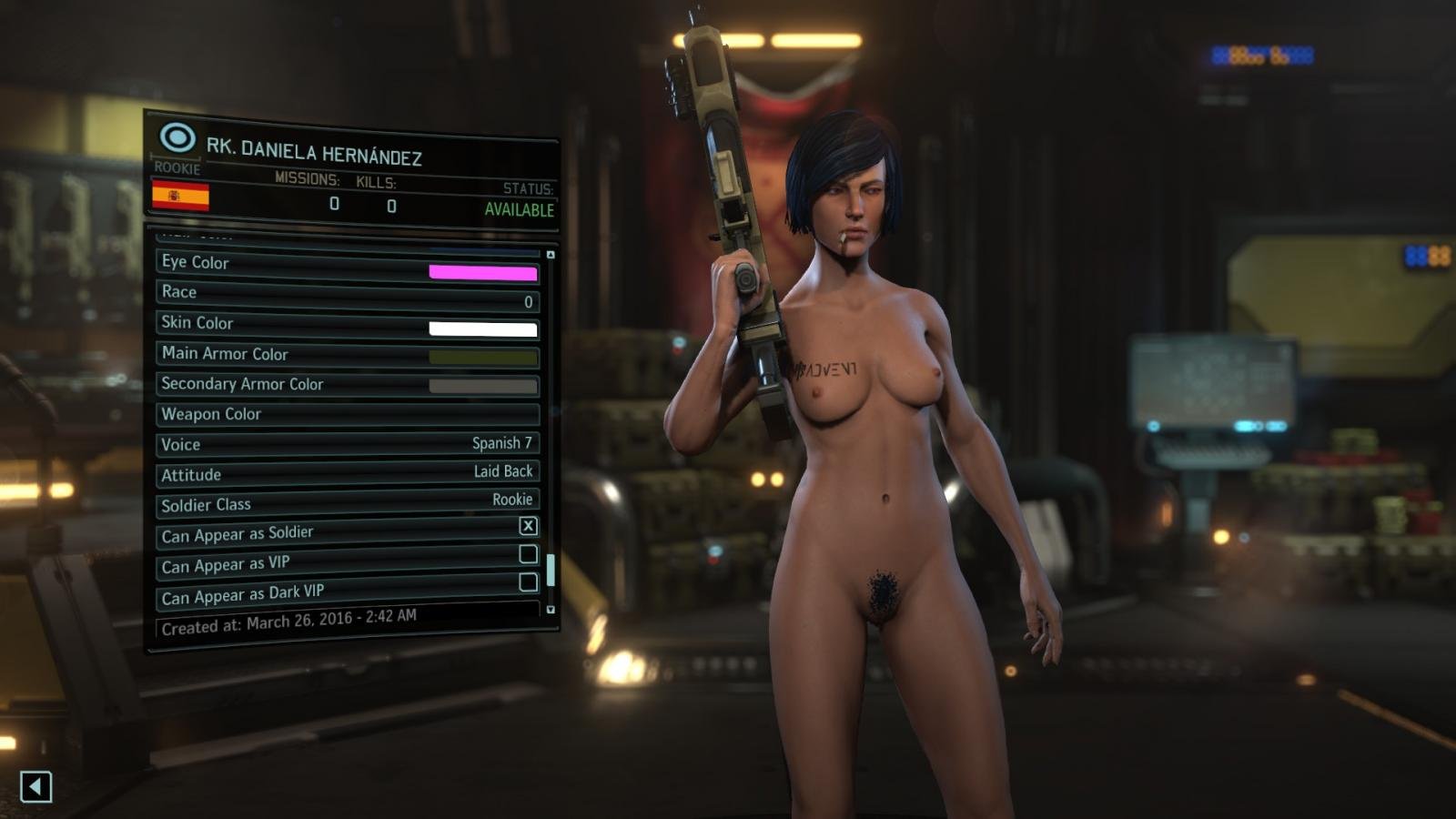Open Secondary Armor Color settings
Viewport: 1456px width, 819px height.
[x=348, y=385]
